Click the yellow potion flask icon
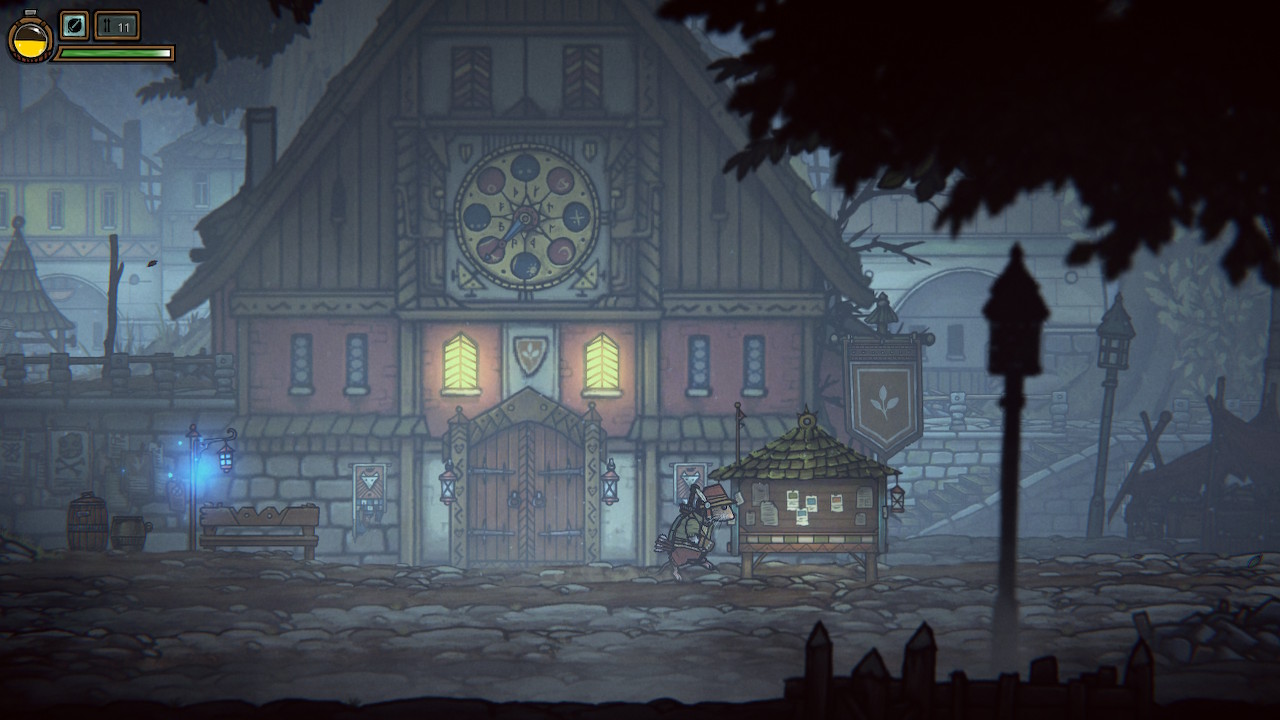 (30, 38)
